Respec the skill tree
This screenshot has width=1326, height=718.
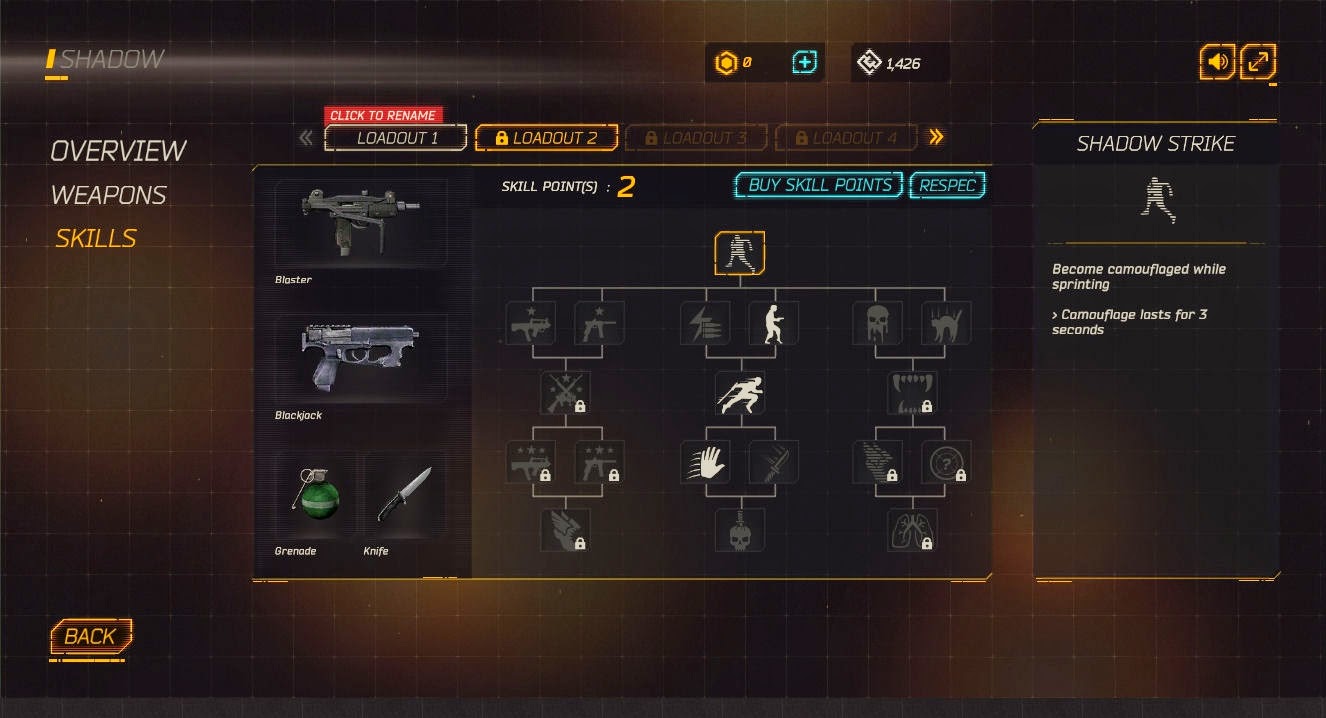(947, 185)
